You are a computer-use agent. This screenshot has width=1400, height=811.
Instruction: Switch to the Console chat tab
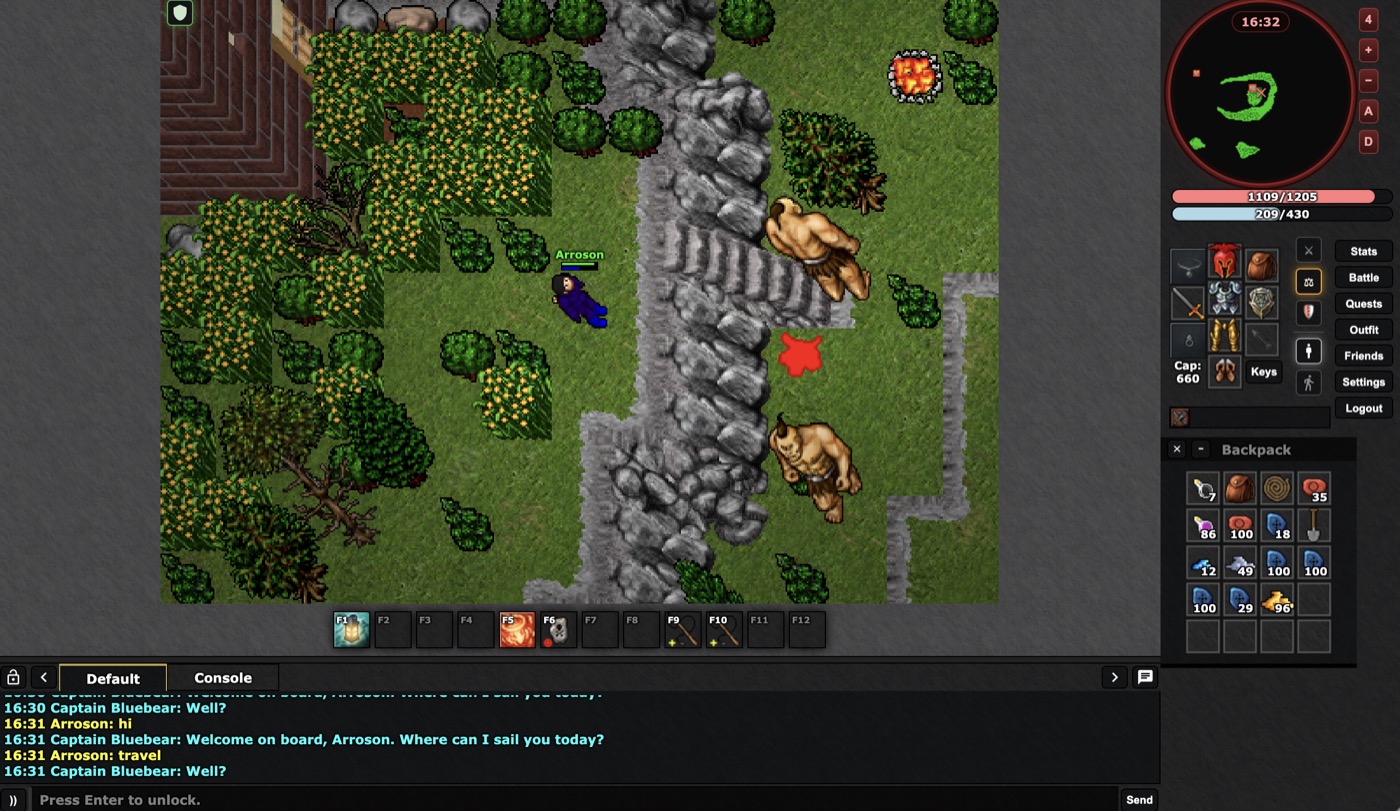pyautogui.click(x=222, y=678)
